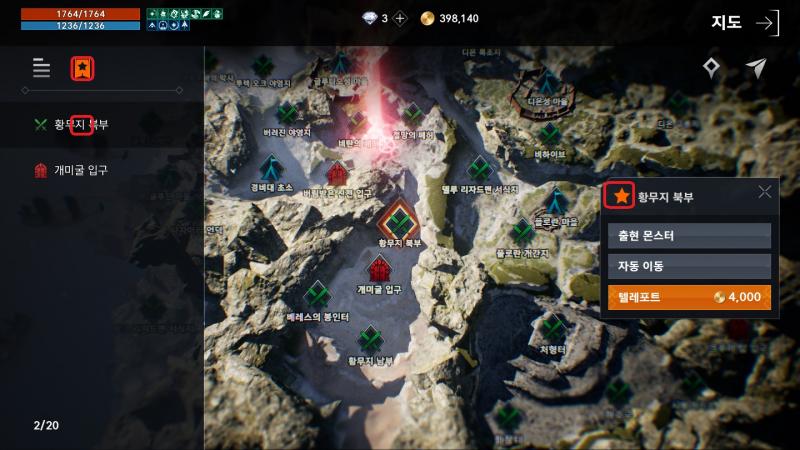The height and width of the screenshot is (450, 800).
Task: Activate the paper-plane location arrow icon
Action: (756, 68)
